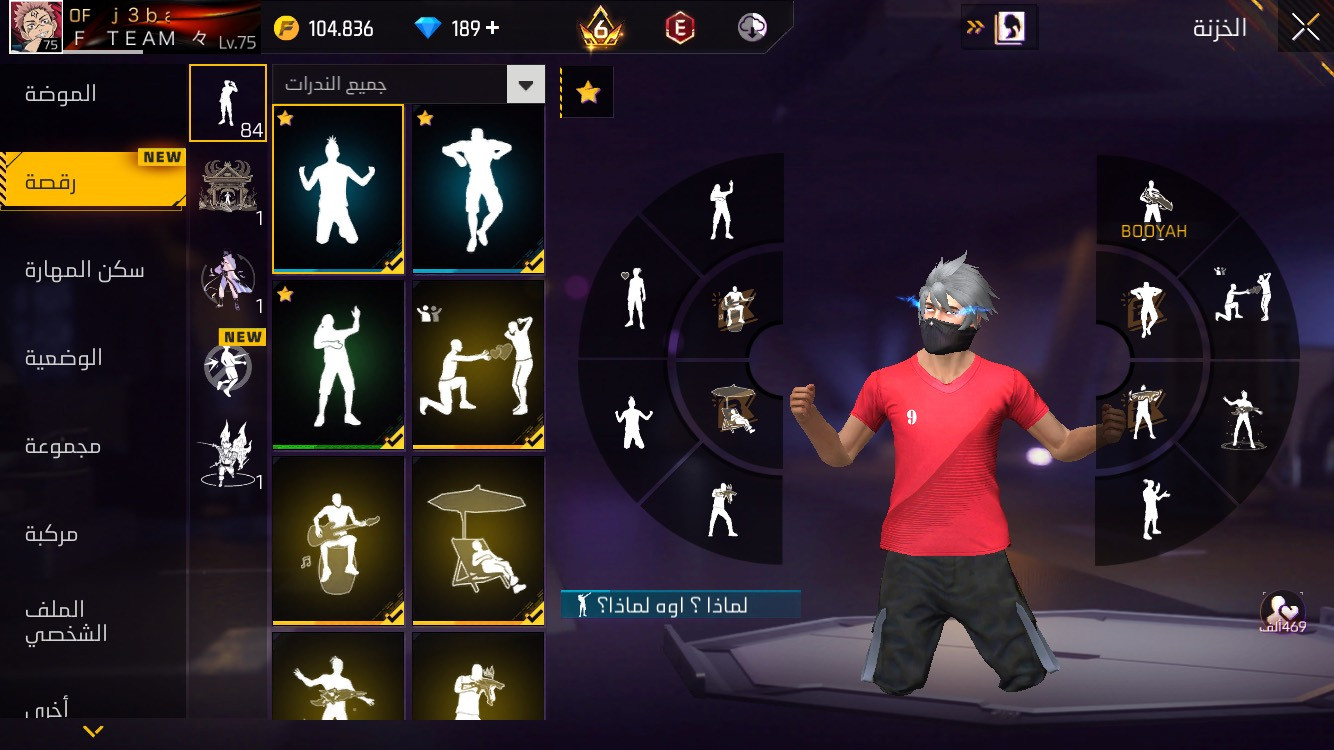Pick the jumping emote with blue glow
This screenshot has height=750, width=1334.
coord(478,188)
